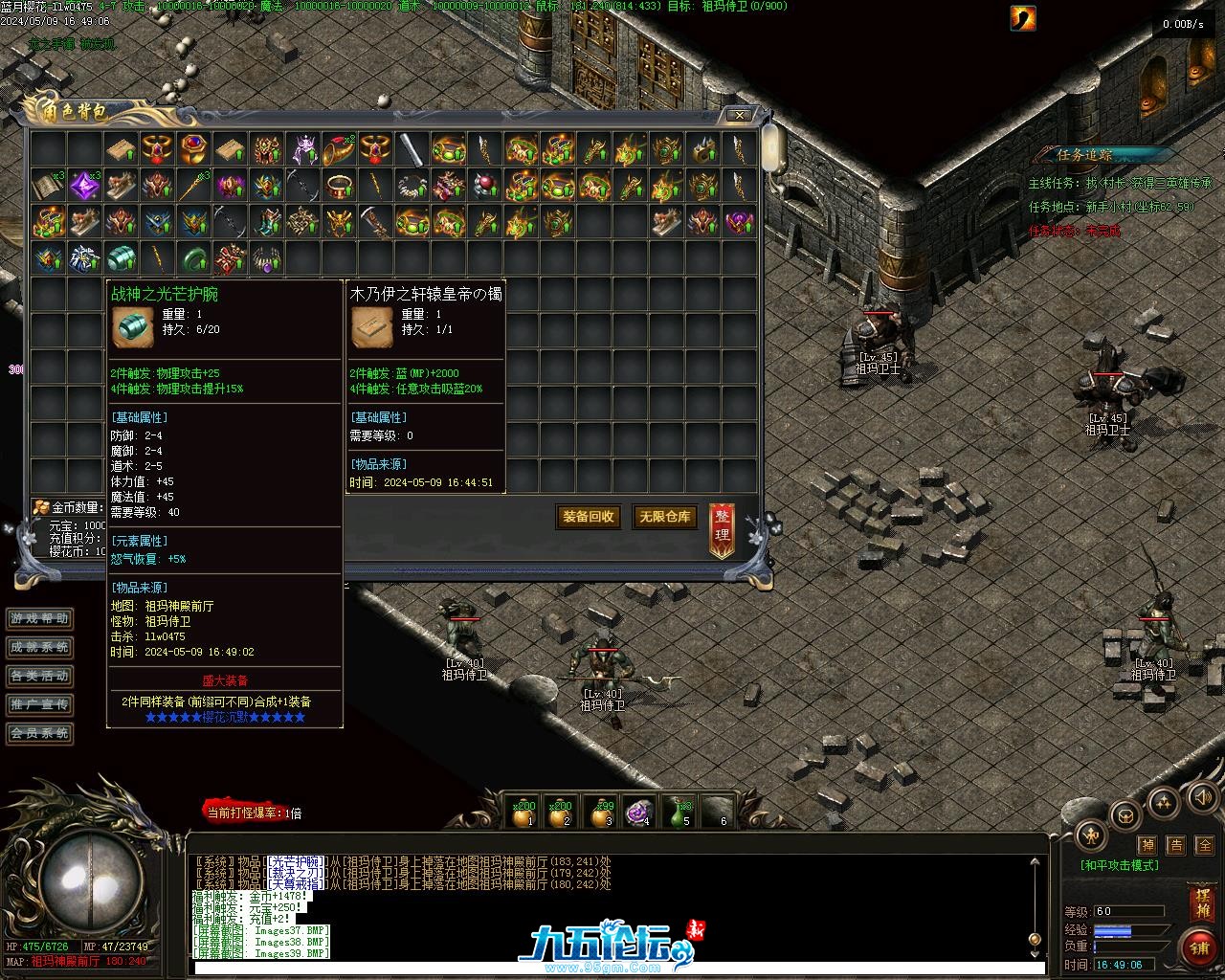Screen dimensions: 1225x980
Task: Open the 装备回收 equipment recycle
Action: click(x=588, y=517)
